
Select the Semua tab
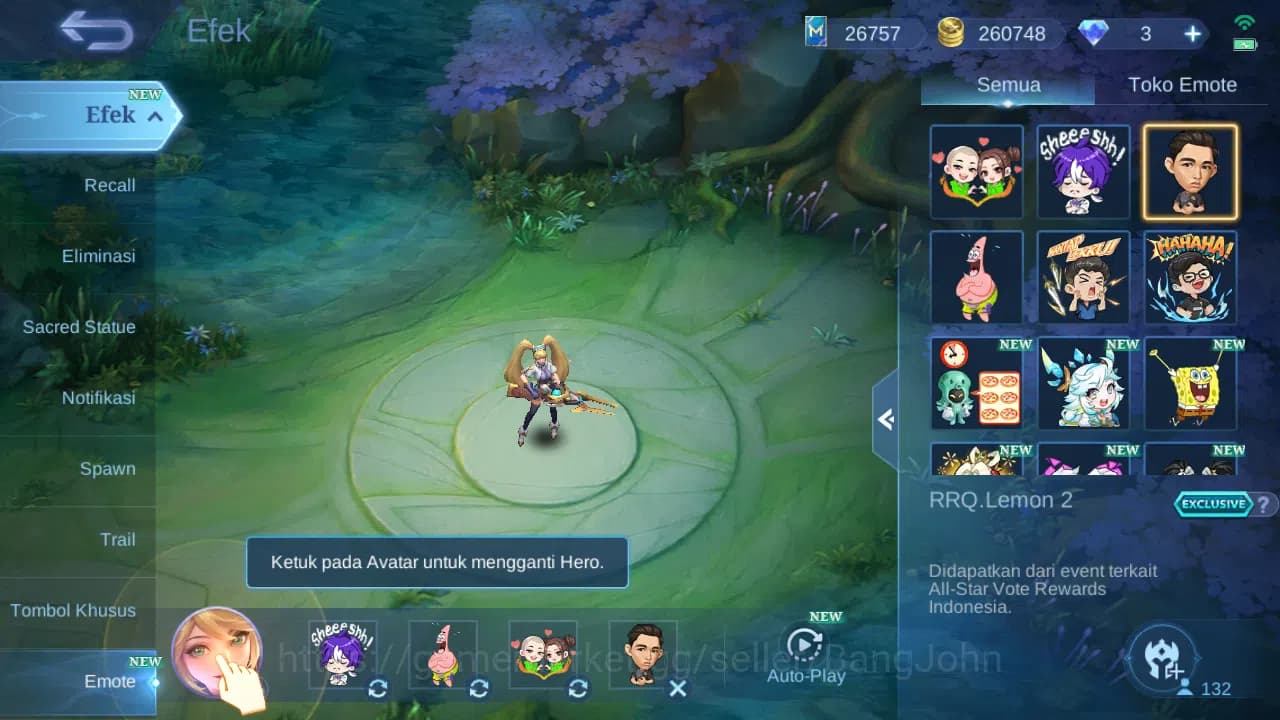pyautogui.click(x=1007, y=84)
